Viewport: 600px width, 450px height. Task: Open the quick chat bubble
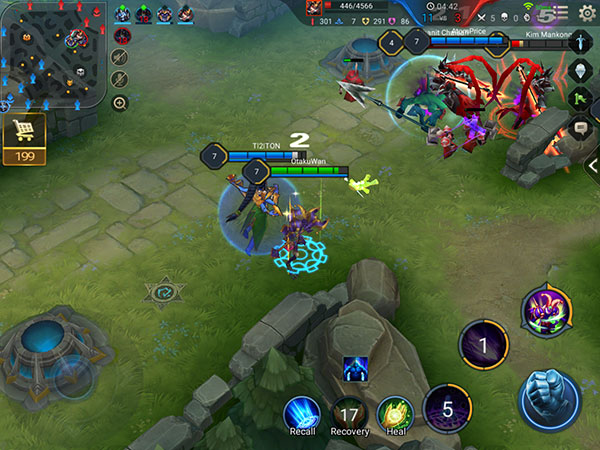point(582,127)
